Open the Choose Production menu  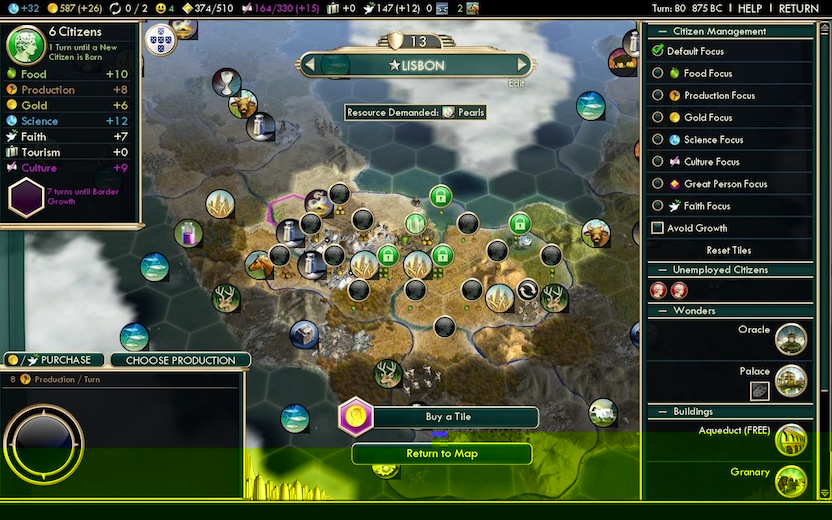tap(181, 360)
